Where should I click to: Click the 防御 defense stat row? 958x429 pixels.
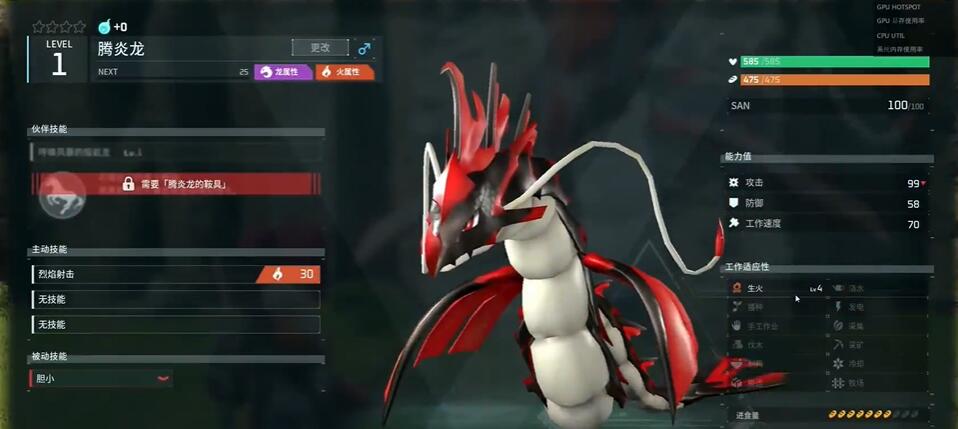click(x=827, y=203)
